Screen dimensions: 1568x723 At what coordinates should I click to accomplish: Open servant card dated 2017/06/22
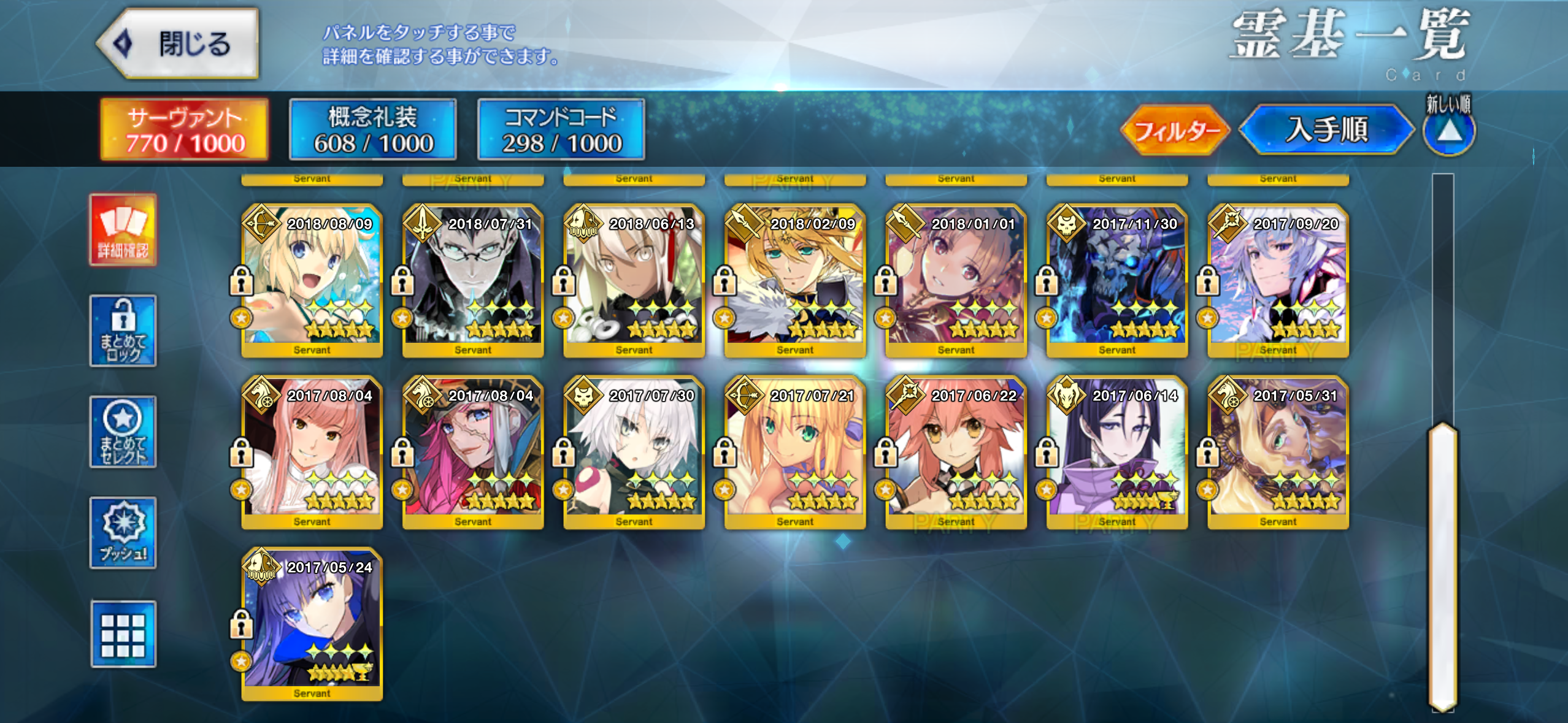[x=956, y=453]
